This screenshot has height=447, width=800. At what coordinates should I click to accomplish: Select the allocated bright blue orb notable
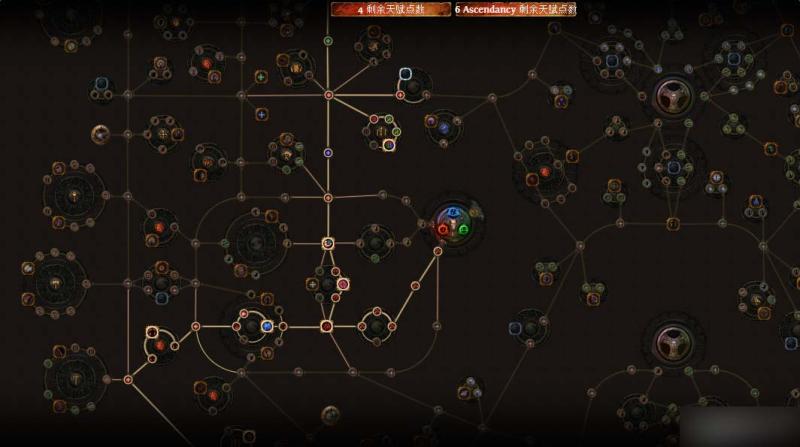[x=267, y=326]
